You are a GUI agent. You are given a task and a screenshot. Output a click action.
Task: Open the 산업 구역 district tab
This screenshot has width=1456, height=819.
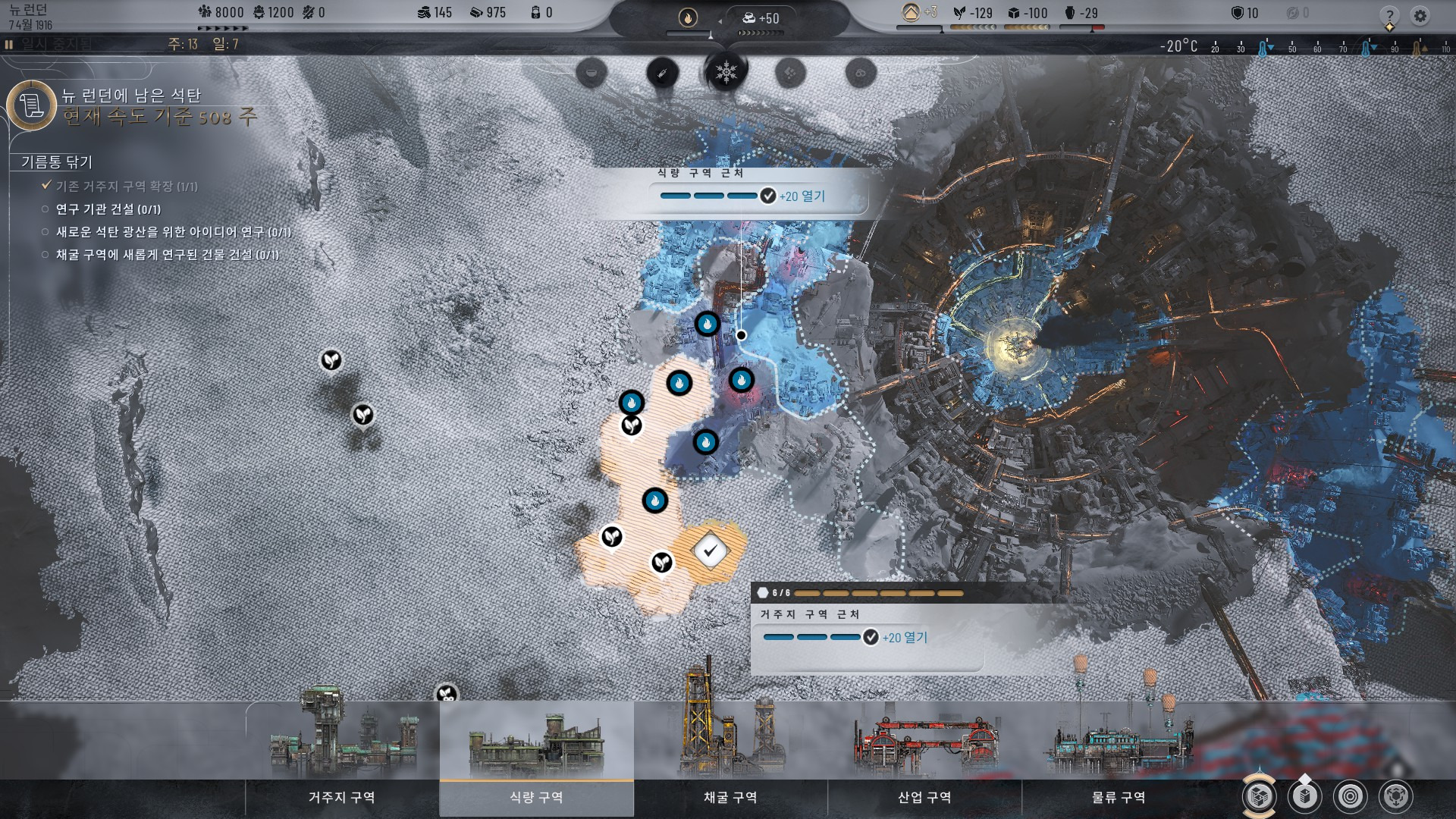click(x=924, y=797)
